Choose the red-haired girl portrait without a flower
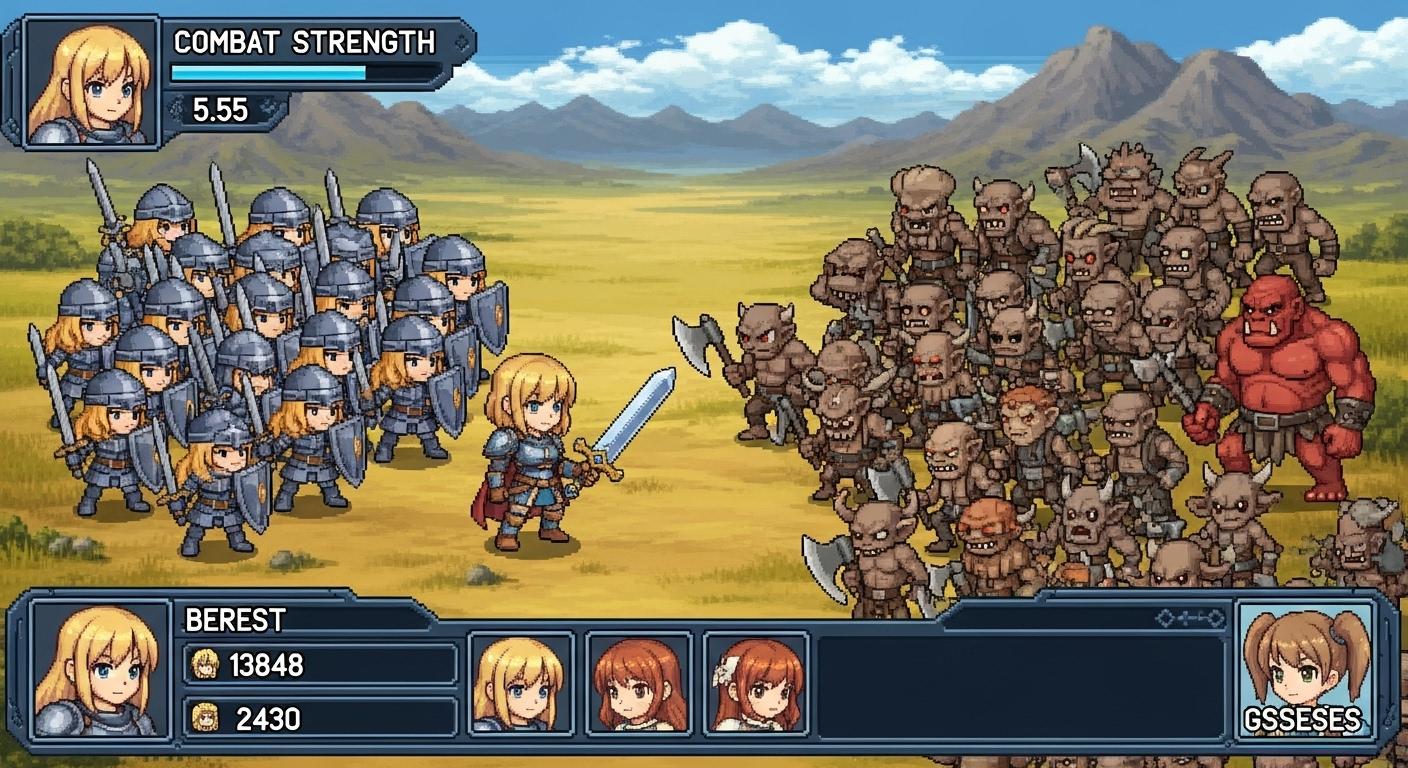The width and height of the screenshot is (1408, 768). click(639, 682)
